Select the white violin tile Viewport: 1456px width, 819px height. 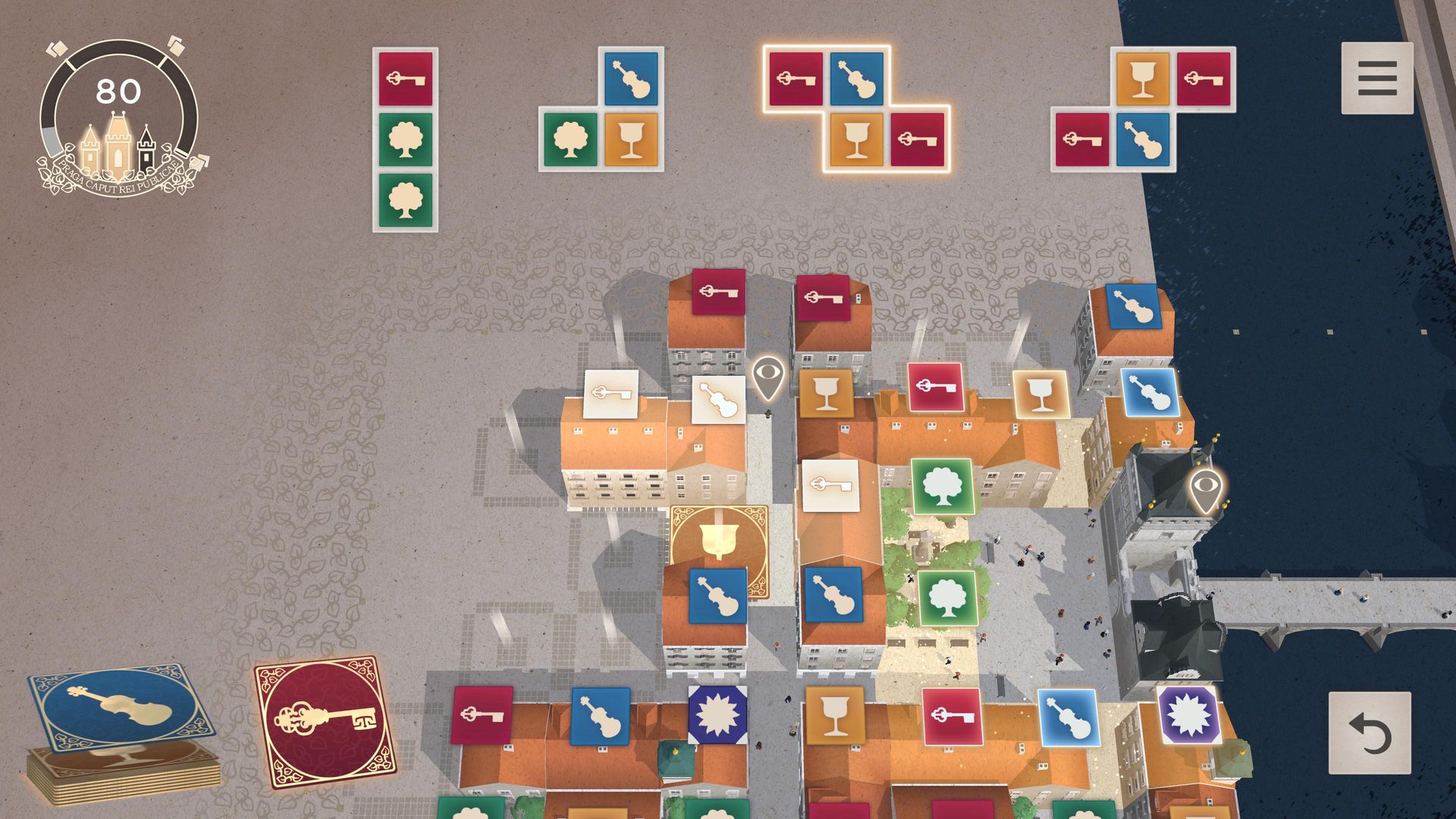click(718, 400)
